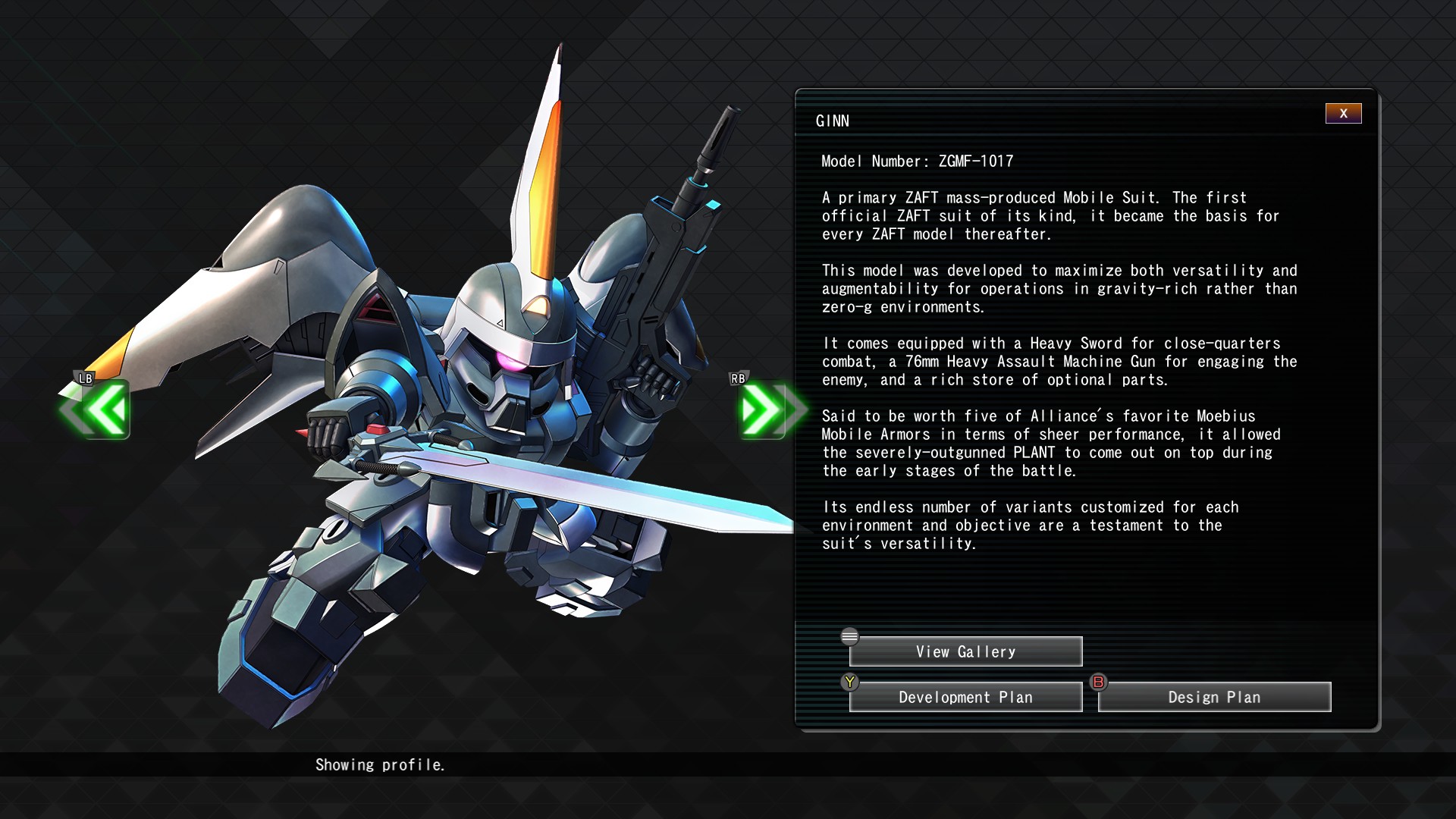Open the Design Plan
This screenshot has width=1456, height=819.
[1214, 698]
